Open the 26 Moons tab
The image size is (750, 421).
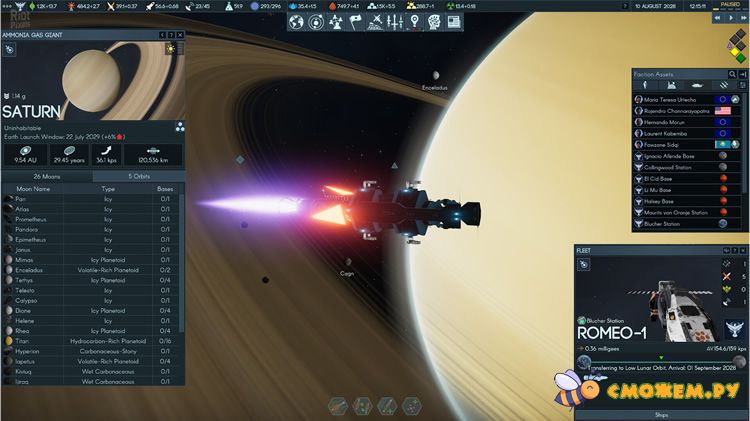46,176
